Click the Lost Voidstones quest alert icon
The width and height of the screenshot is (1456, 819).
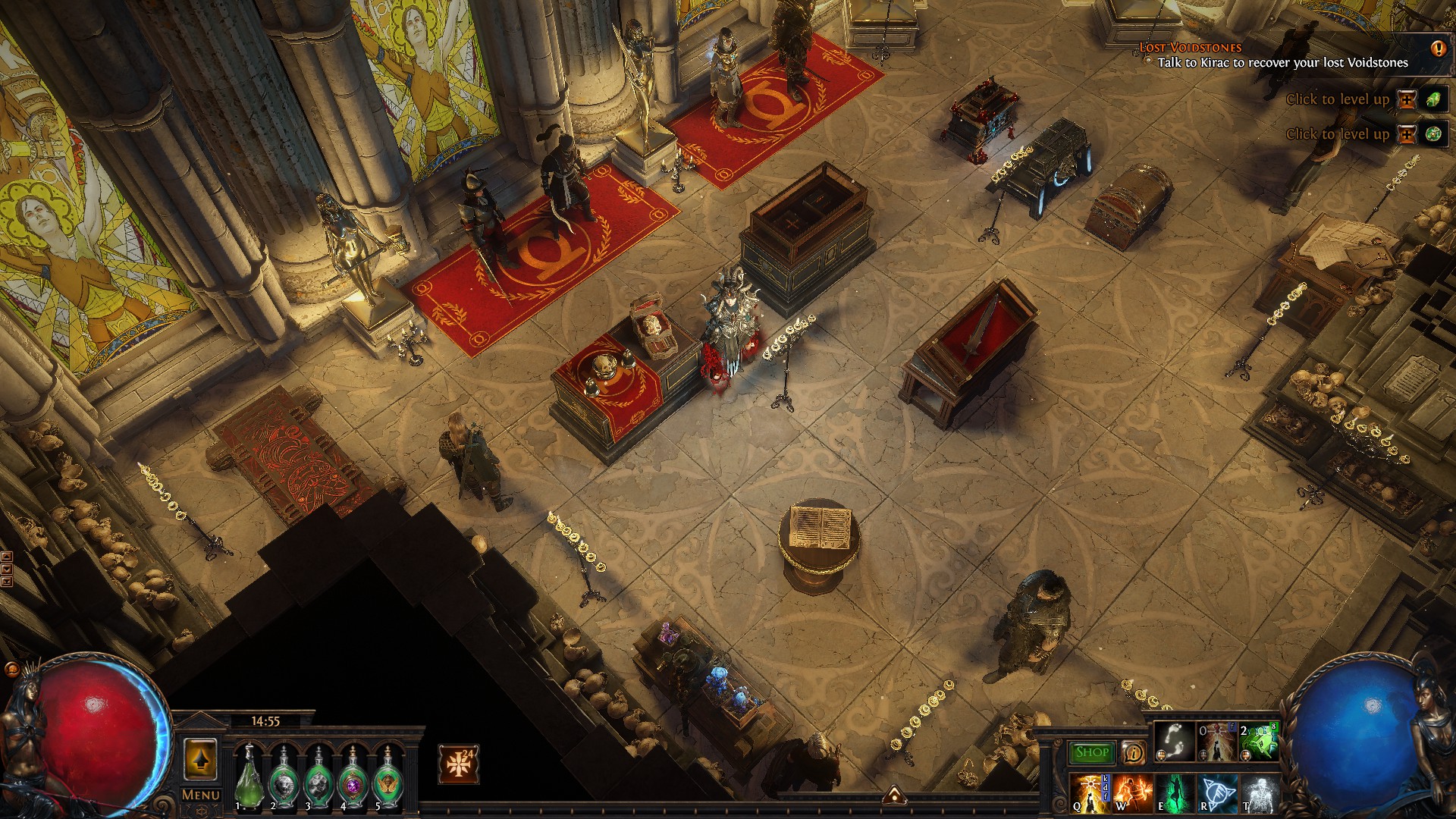(x=1438, y=49)
